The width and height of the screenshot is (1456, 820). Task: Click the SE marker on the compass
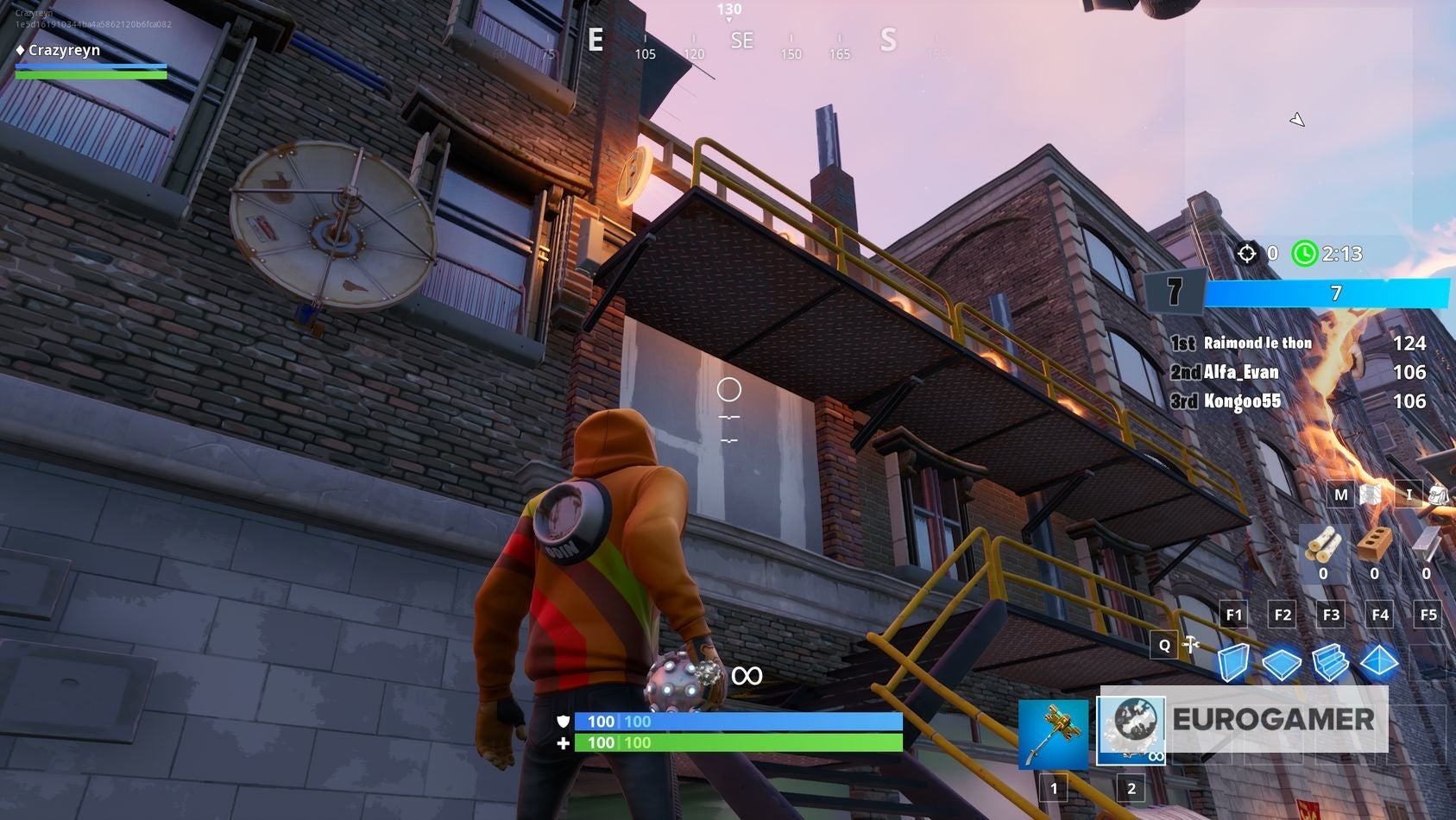[741, 41]
